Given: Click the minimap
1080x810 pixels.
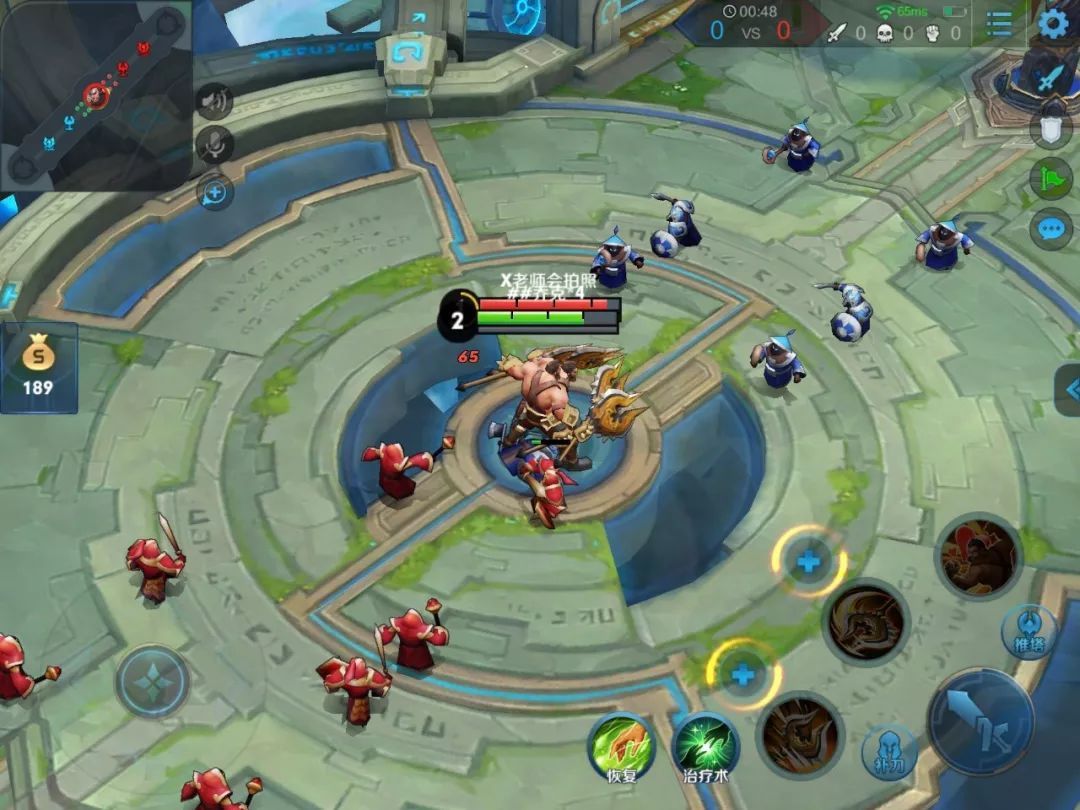Looking at the screenshot, I should tap(95, 95).
